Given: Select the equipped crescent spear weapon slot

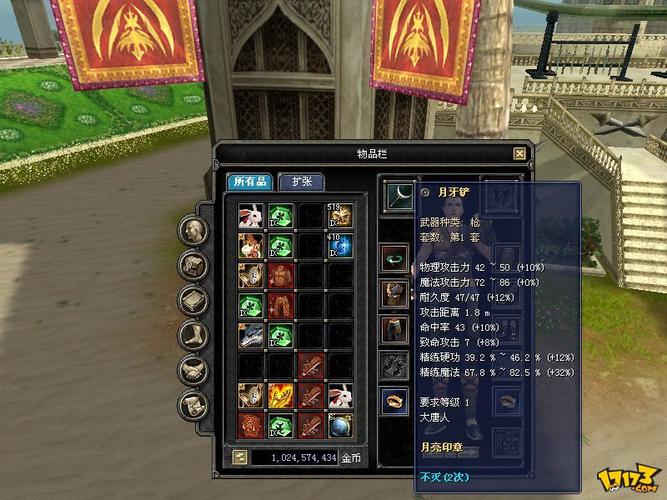Looking at the screenshot, I should pyautogui.click(x=398, y=192).
